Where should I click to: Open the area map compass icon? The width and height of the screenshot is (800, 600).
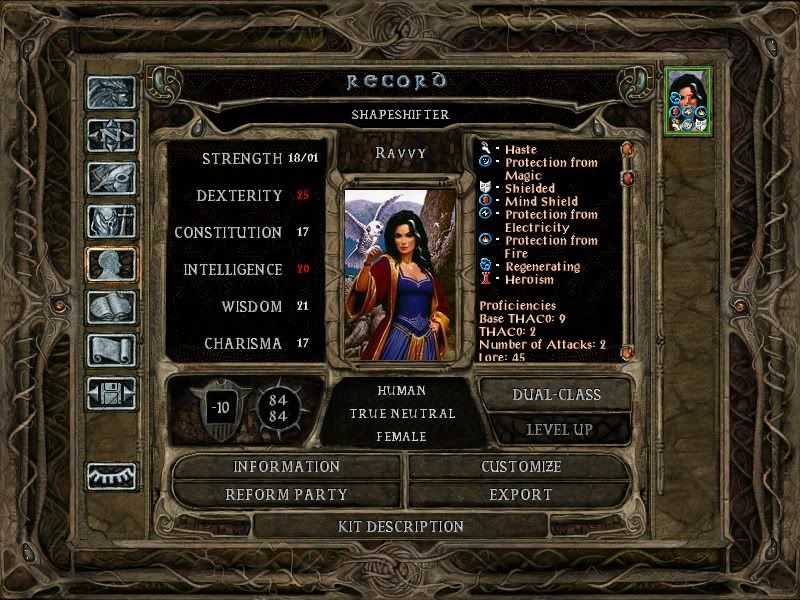pyautogui.click(x=111, y=136)
